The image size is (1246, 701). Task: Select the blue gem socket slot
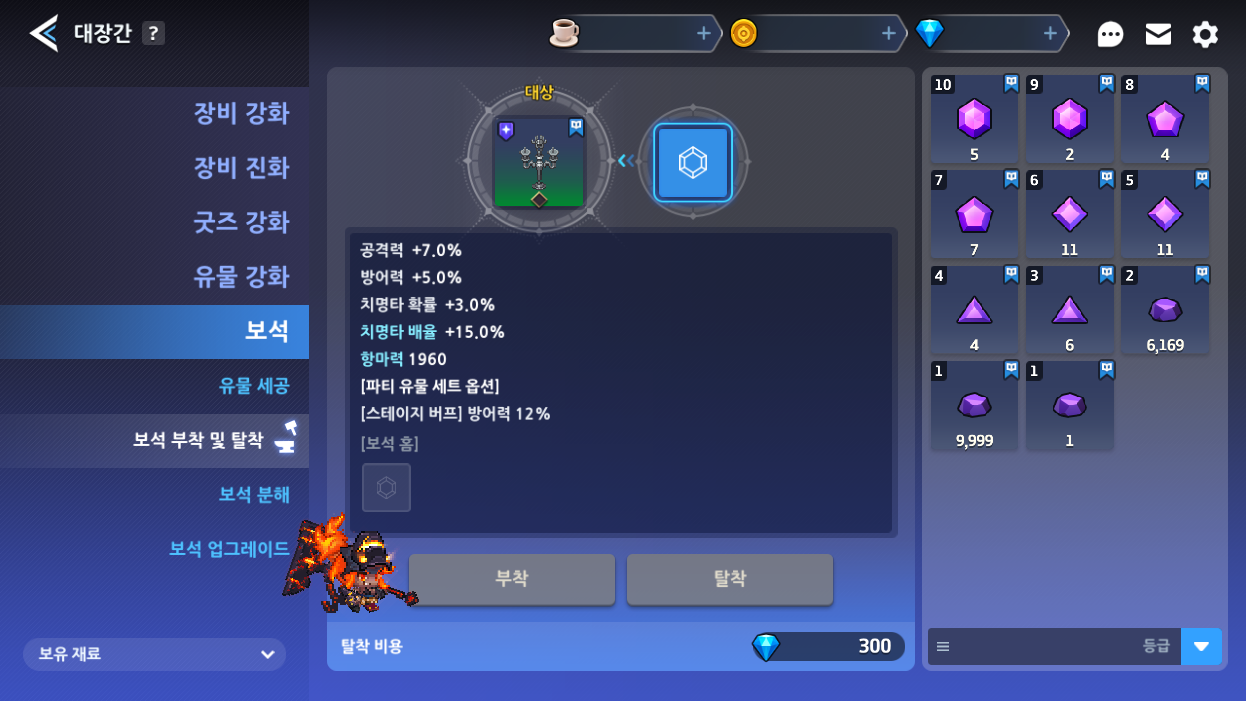(693, 162)
